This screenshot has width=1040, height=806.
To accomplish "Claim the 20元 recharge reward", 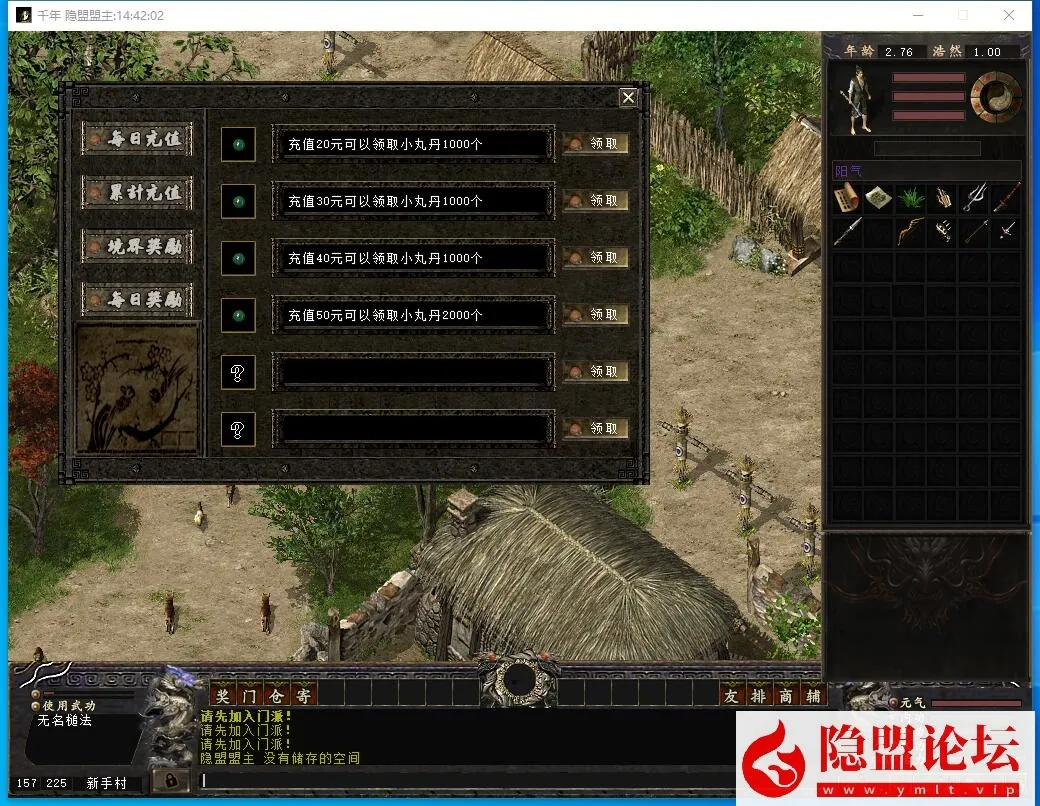I will click(596, 144).
